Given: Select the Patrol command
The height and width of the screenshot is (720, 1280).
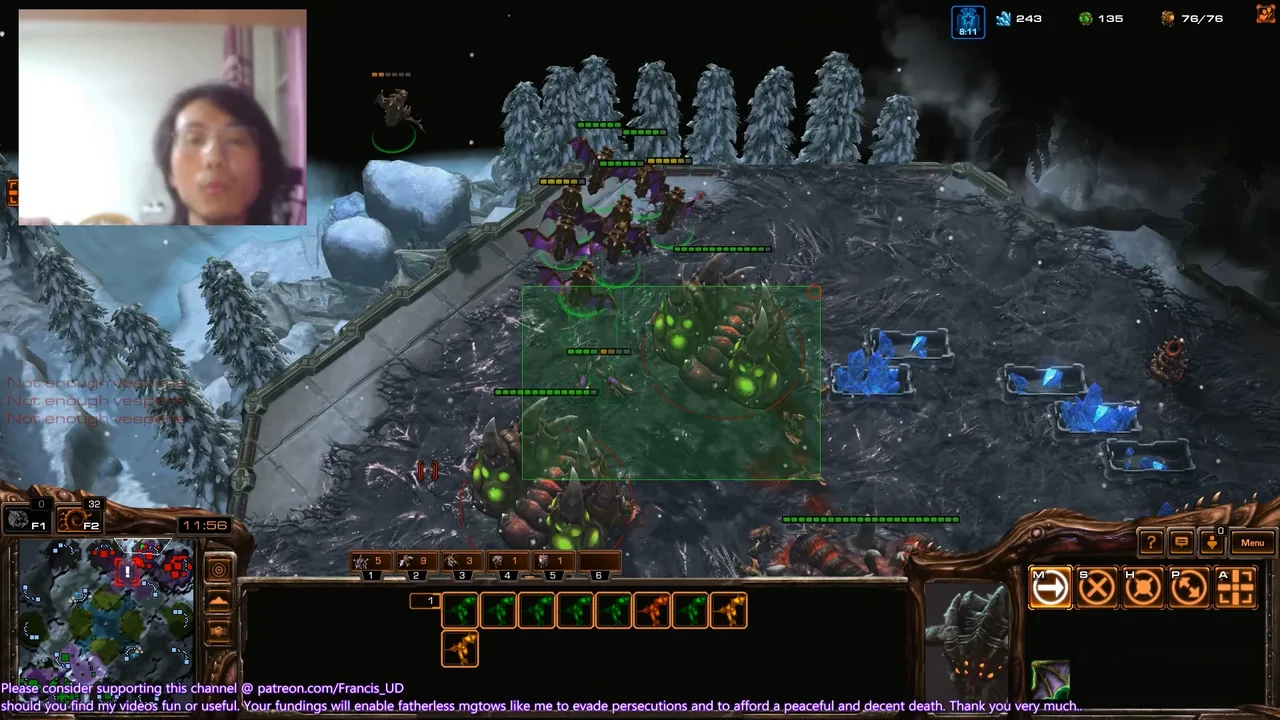Looking at the screenshot, I should coord(1189,588).
